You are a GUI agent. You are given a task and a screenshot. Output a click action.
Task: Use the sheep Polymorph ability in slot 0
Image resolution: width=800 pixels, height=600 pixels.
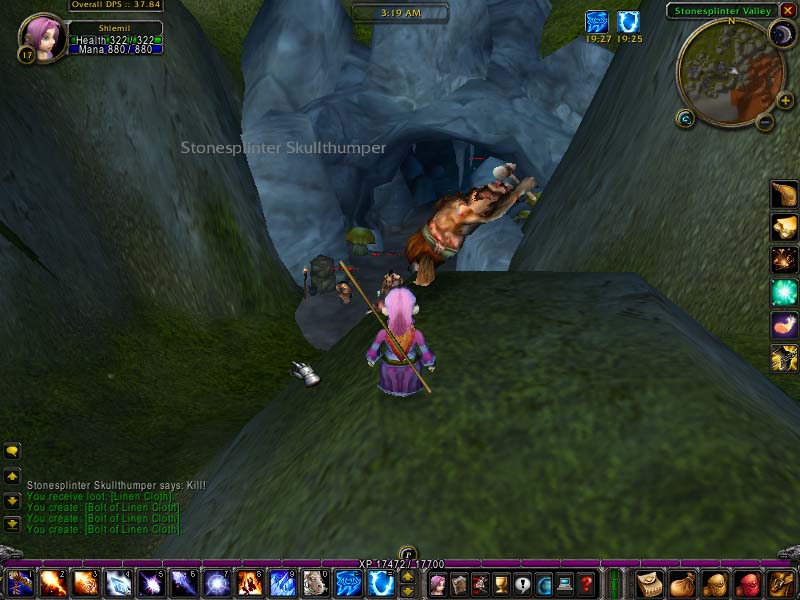(x=314, y=583)
